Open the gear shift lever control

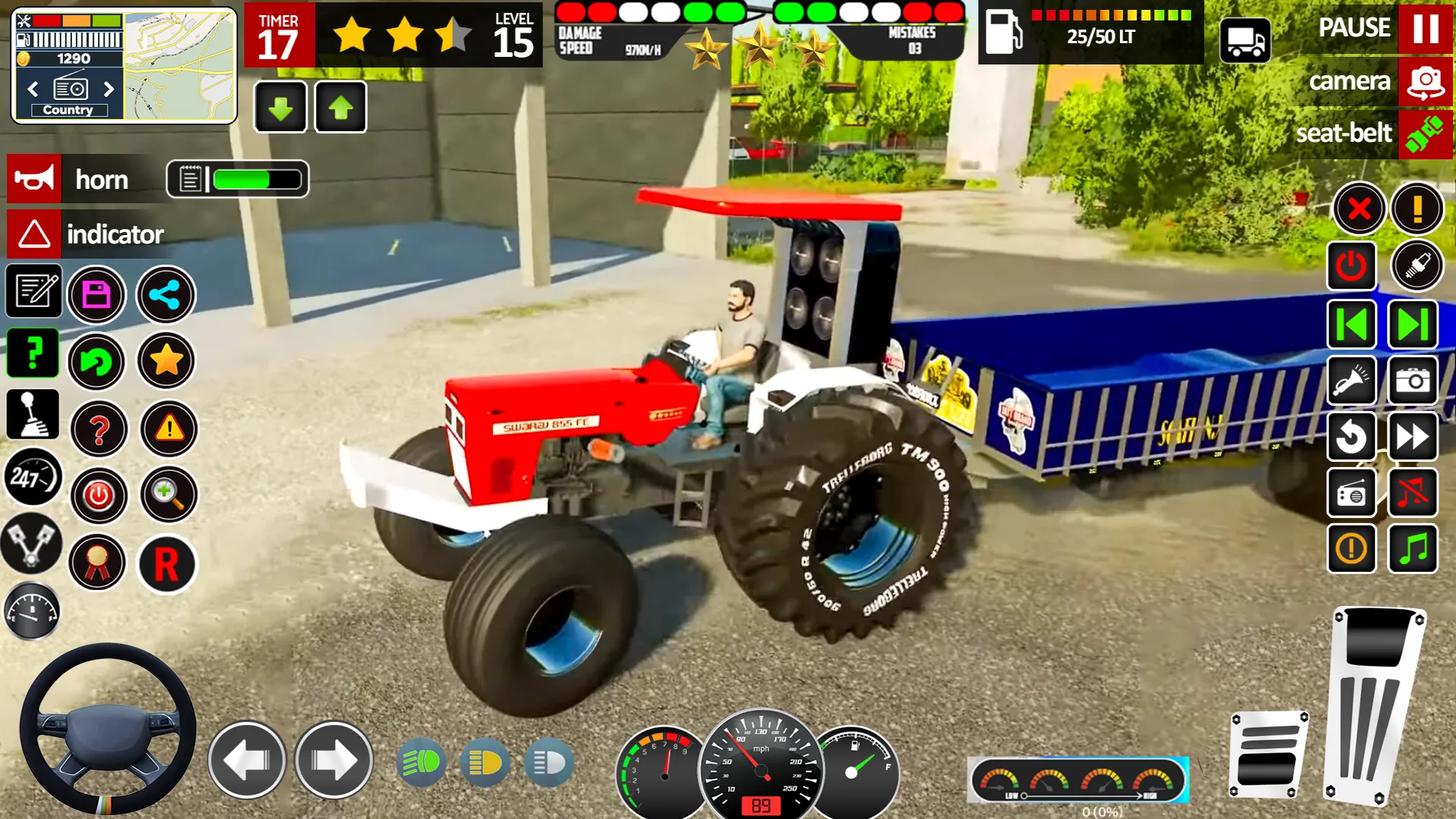click(32, 416)
